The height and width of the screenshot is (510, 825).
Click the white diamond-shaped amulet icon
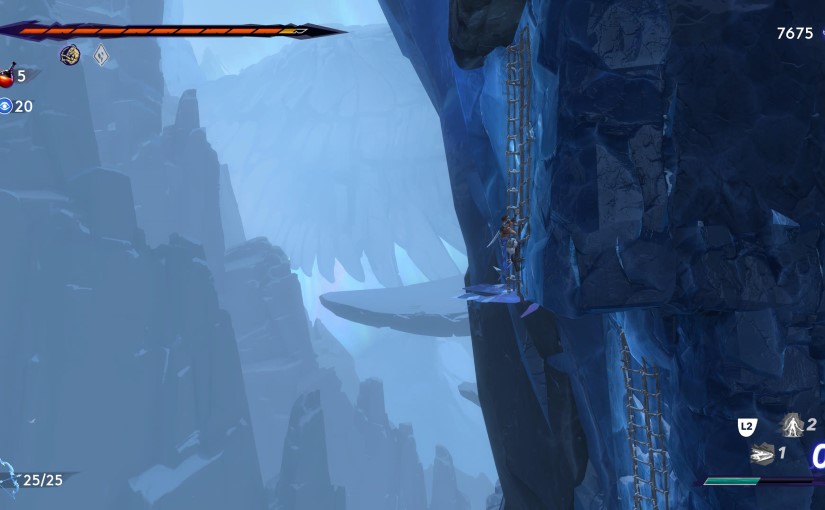(101, 55)
